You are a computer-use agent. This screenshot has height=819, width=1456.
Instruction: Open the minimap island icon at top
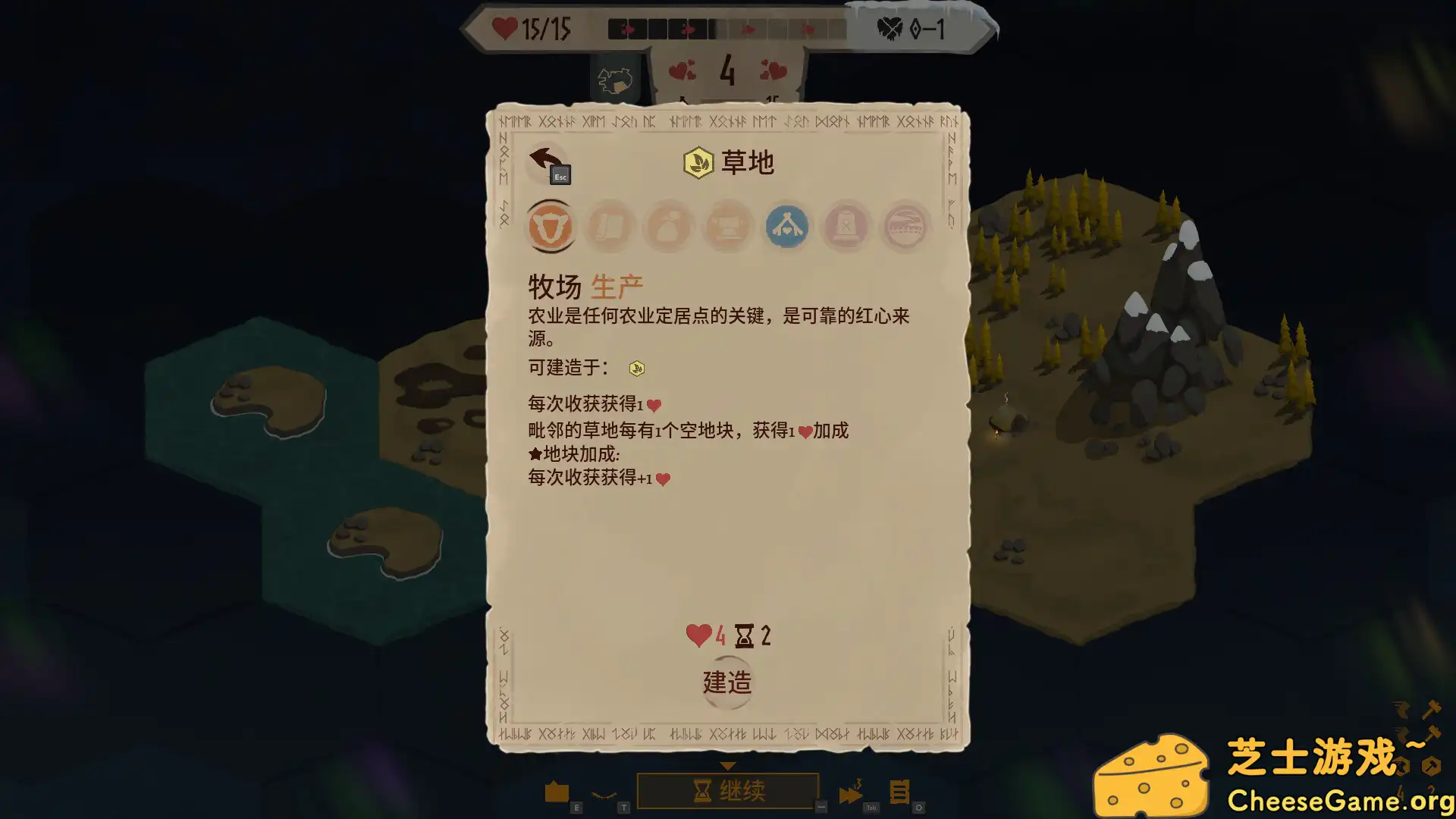click(616, 80)
